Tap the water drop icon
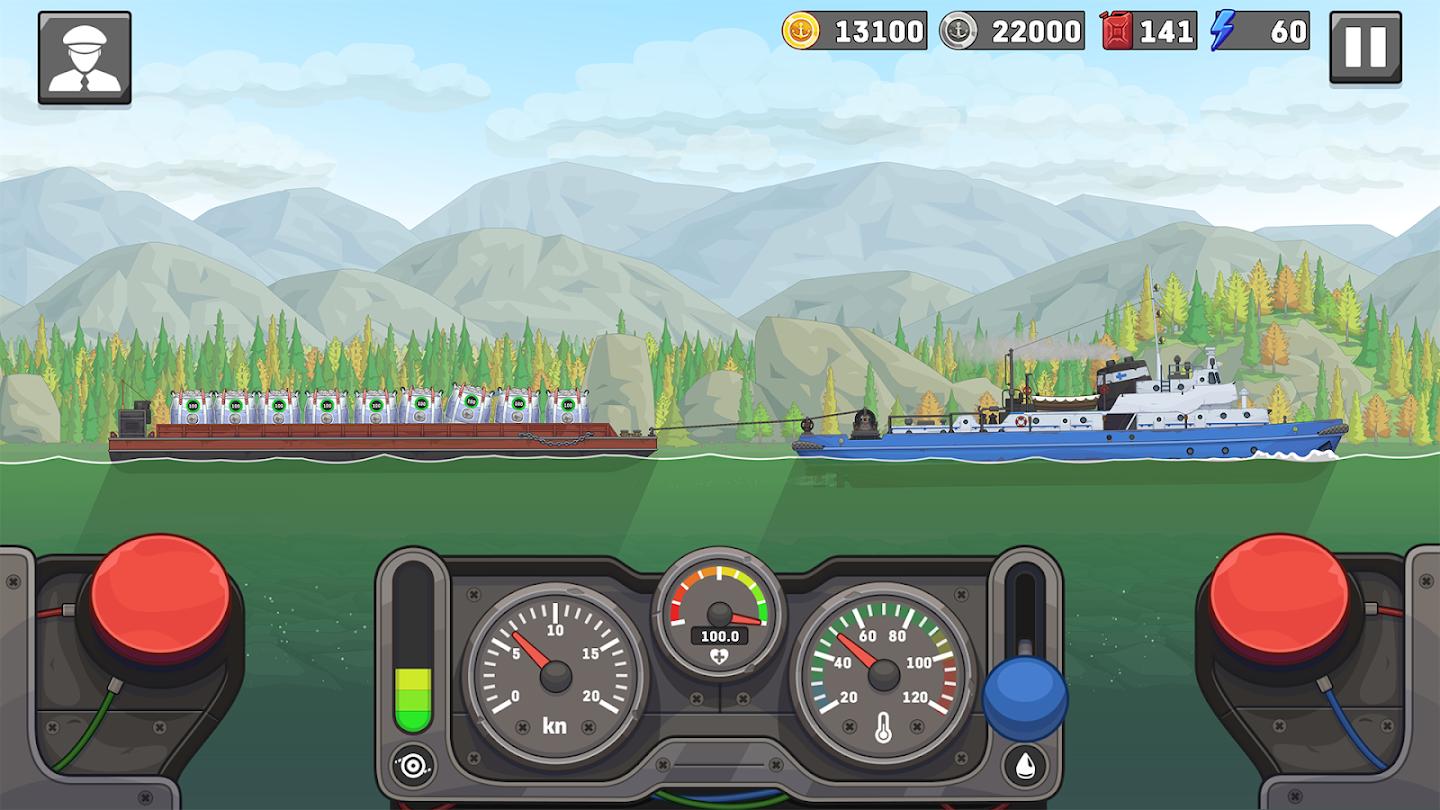This screenshot has width=1440, height=810. (x=1025, y=765)
